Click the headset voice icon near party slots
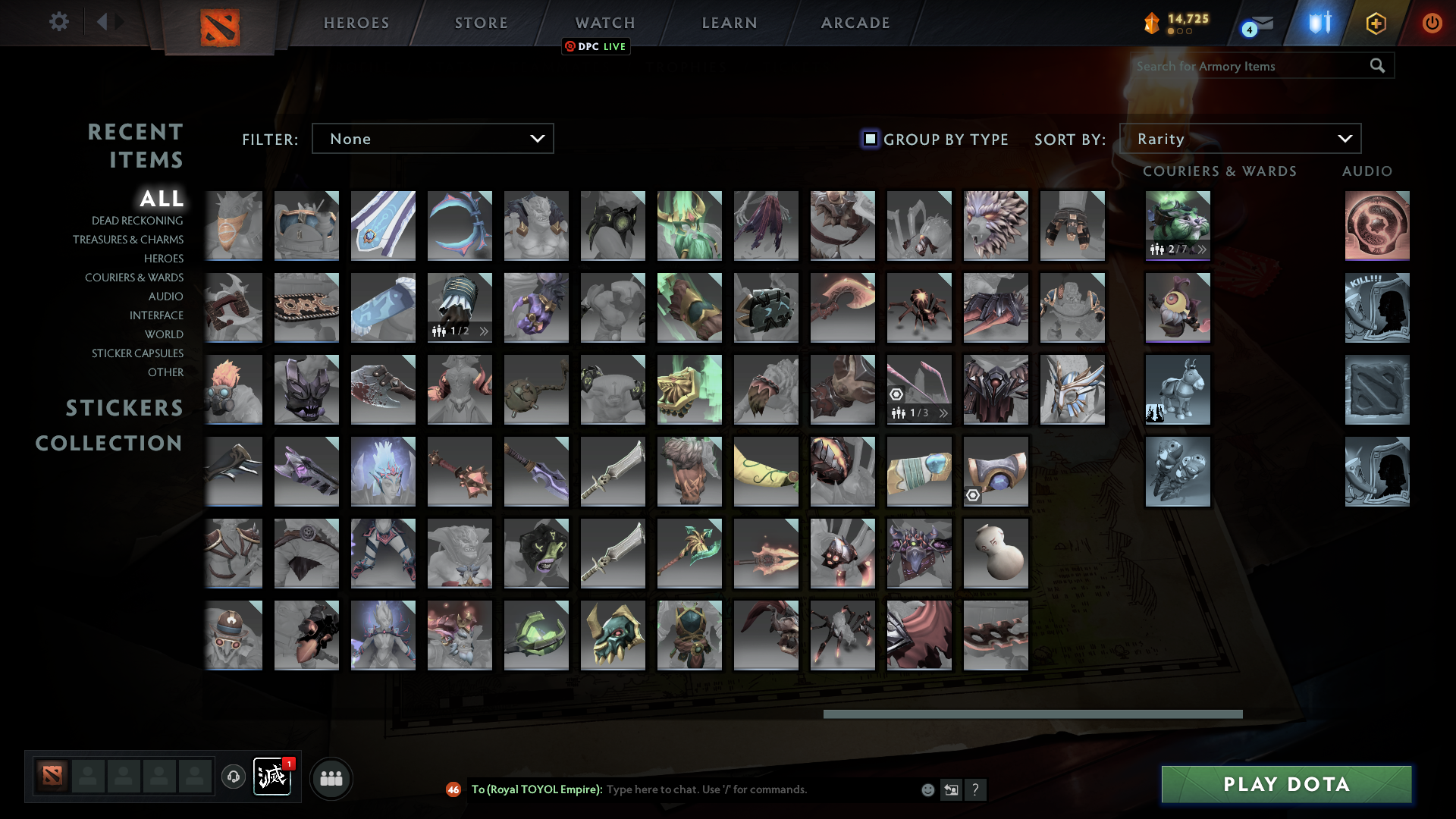 [x=233, y=777]
